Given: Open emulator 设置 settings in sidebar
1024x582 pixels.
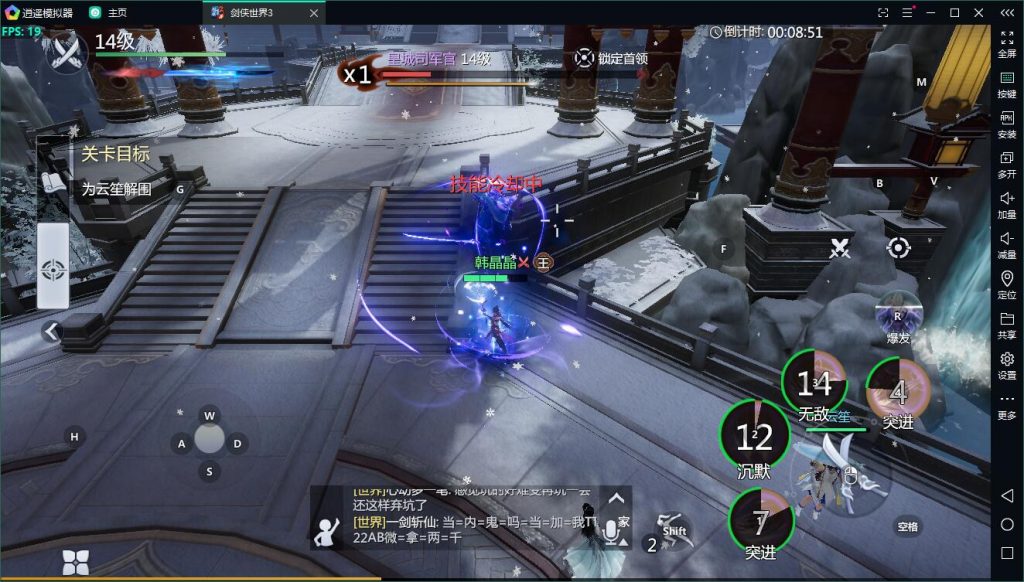Looking at the screenshot, I should [x=1007, y=364].
